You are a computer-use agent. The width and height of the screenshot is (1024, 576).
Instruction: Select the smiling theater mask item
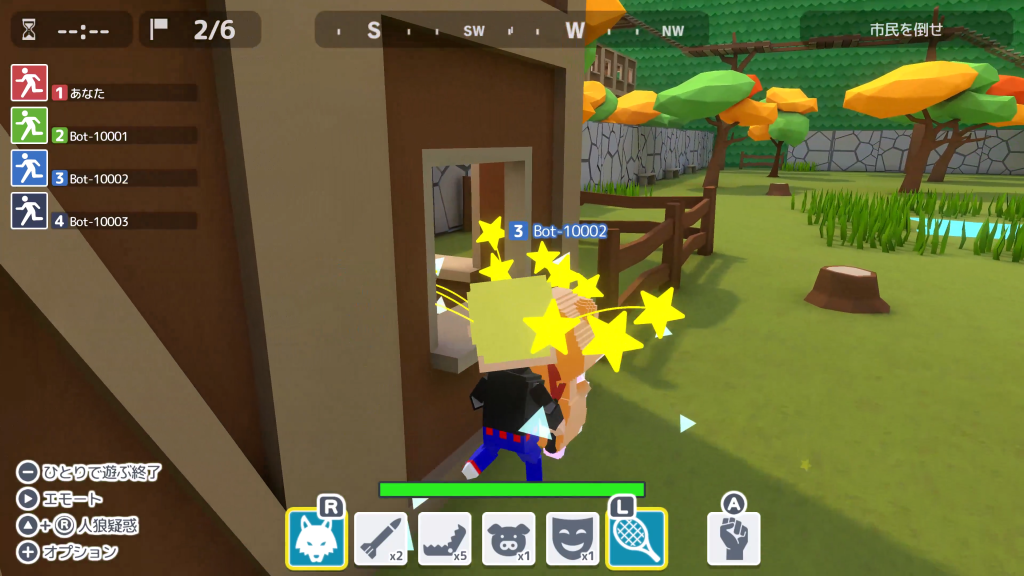(572, 538)
